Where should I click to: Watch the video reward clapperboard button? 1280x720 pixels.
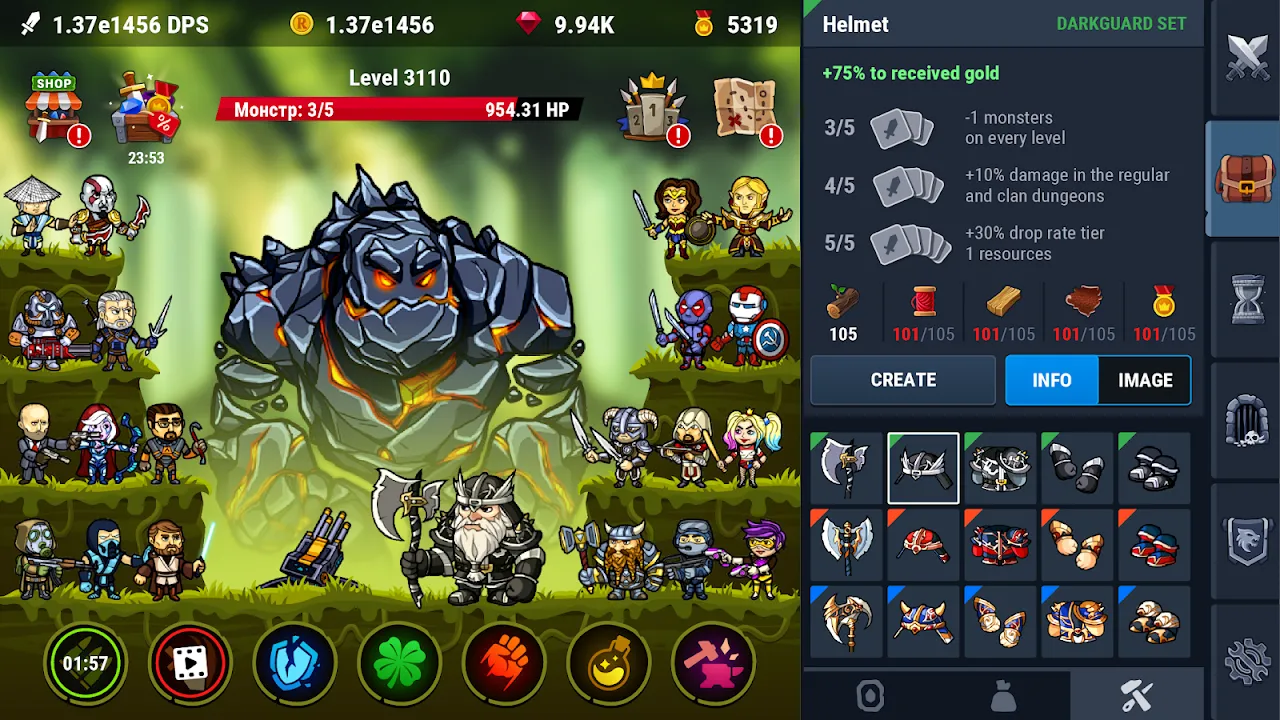[x=190, y=663]
